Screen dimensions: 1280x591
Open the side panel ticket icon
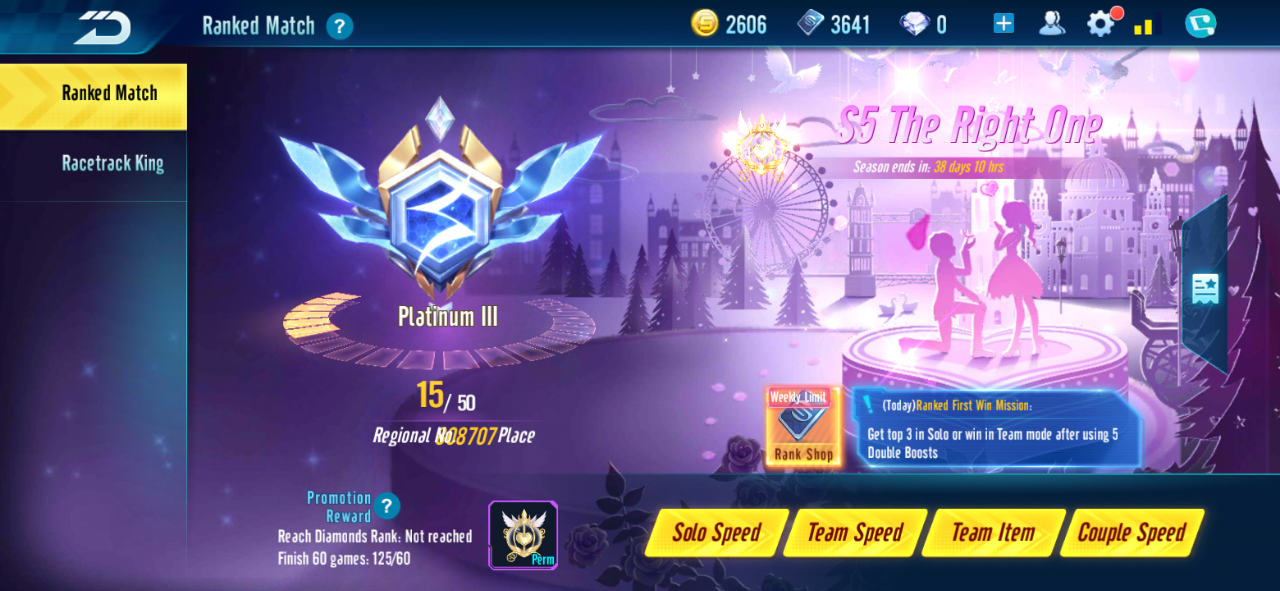click(1204, 288)
